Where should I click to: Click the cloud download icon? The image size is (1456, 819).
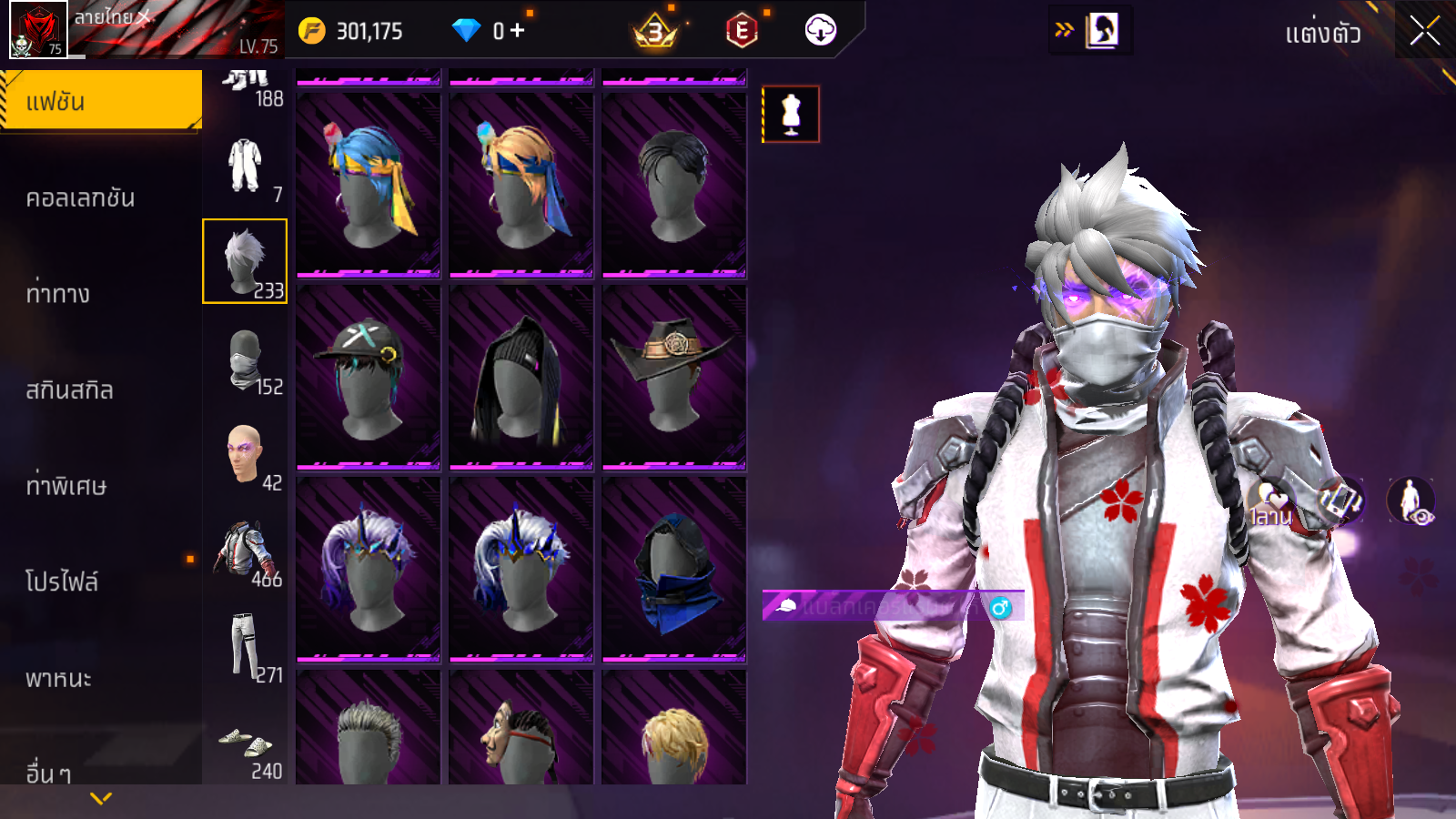click(x=820, y=30)
